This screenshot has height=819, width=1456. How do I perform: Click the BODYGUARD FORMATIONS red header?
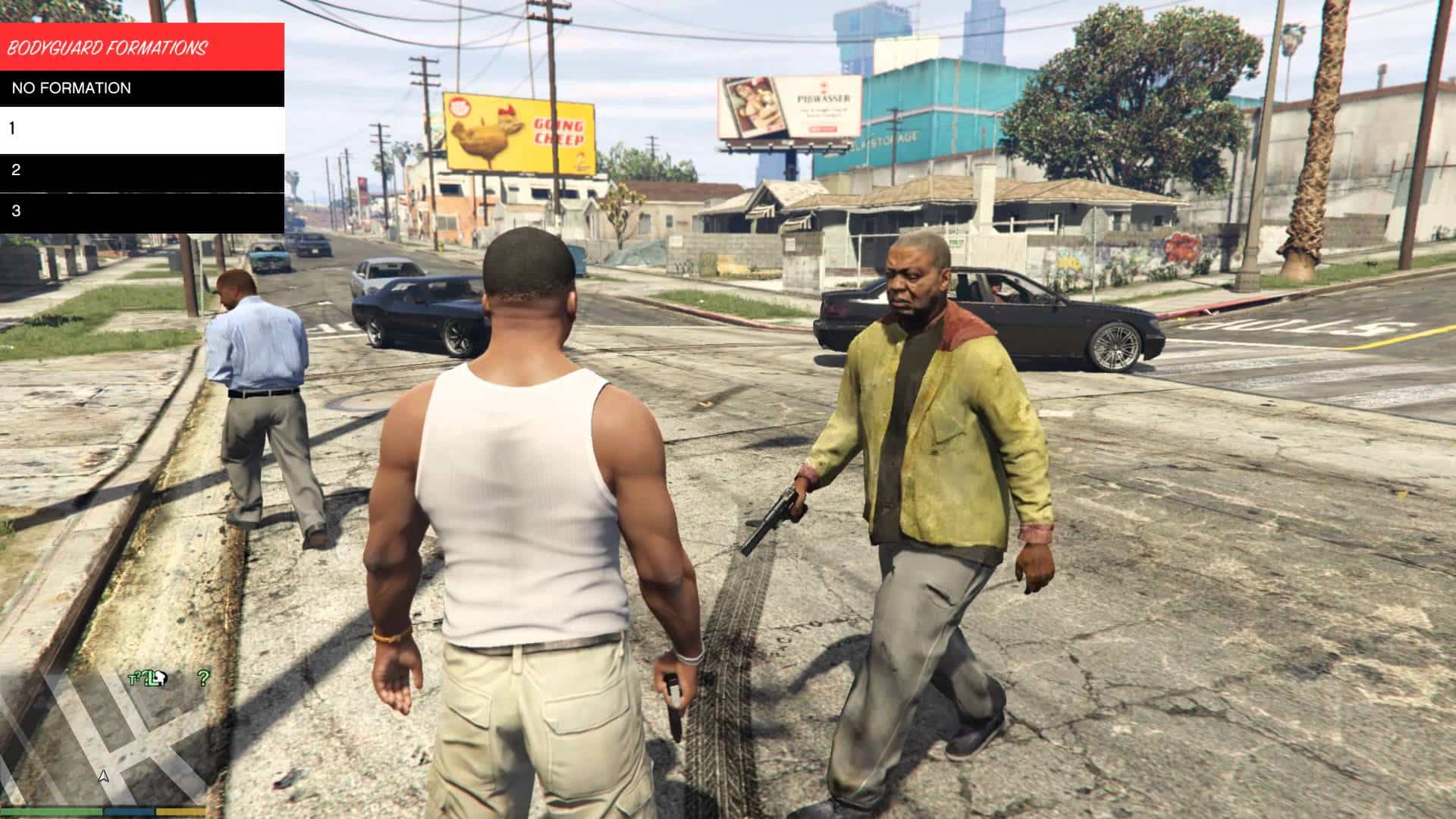108,47
